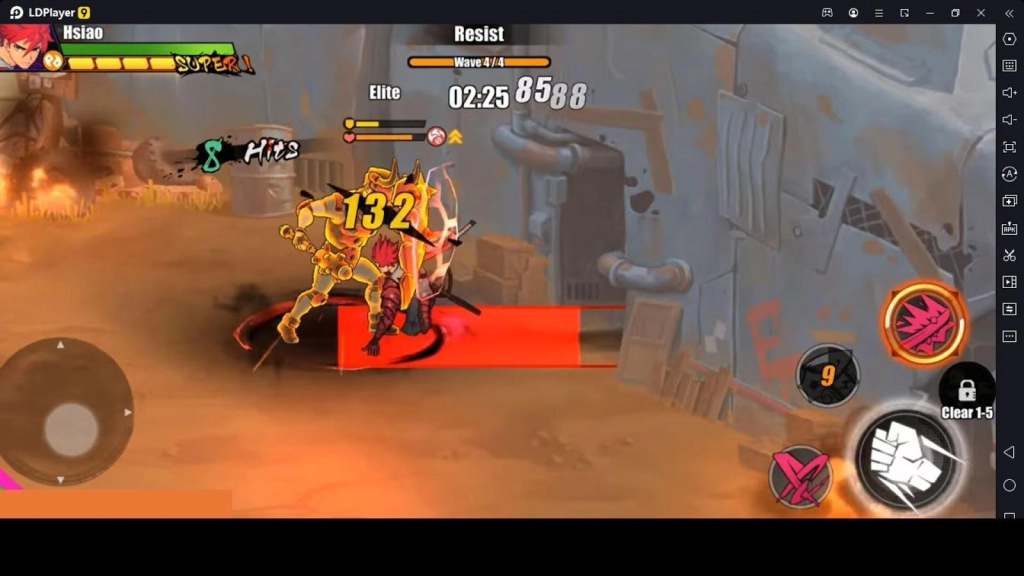Minimize the LDPlayer emulator window
The width and height of the screenshot is (1024, 576).
tap(929, 12)
